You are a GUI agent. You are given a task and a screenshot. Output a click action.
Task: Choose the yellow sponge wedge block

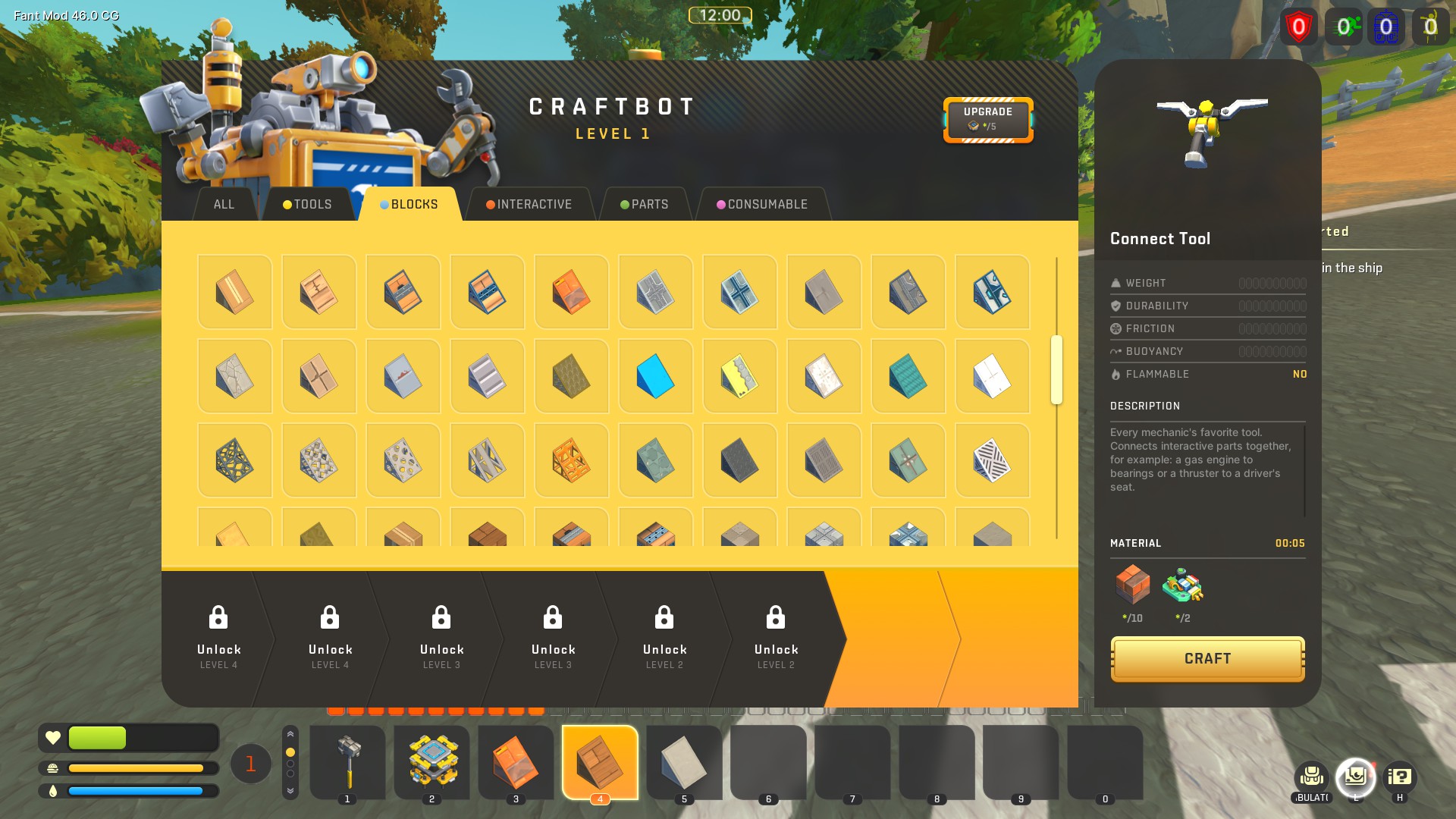739,376
